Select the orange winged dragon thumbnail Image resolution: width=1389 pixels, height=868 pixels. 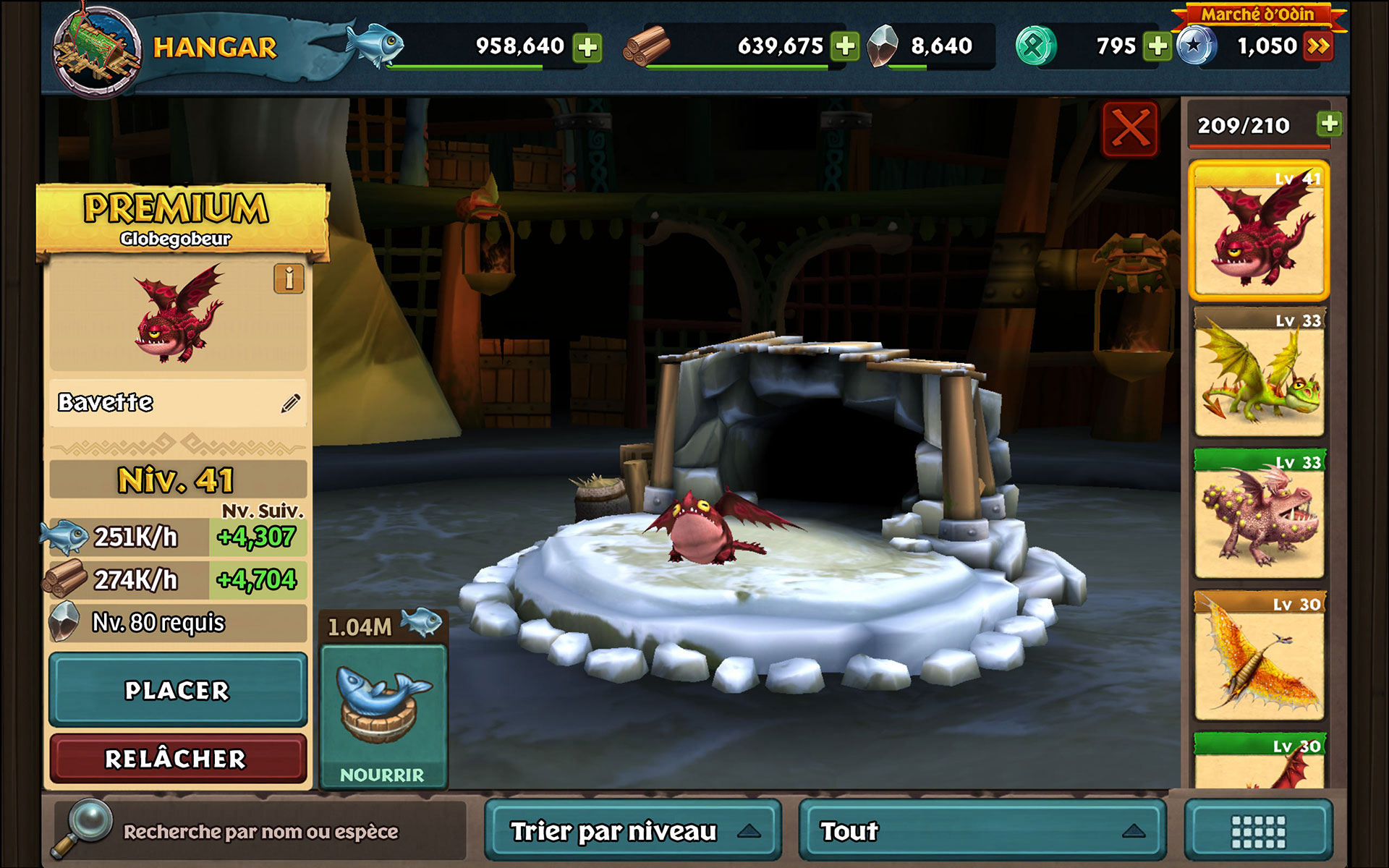(1259, 657)
